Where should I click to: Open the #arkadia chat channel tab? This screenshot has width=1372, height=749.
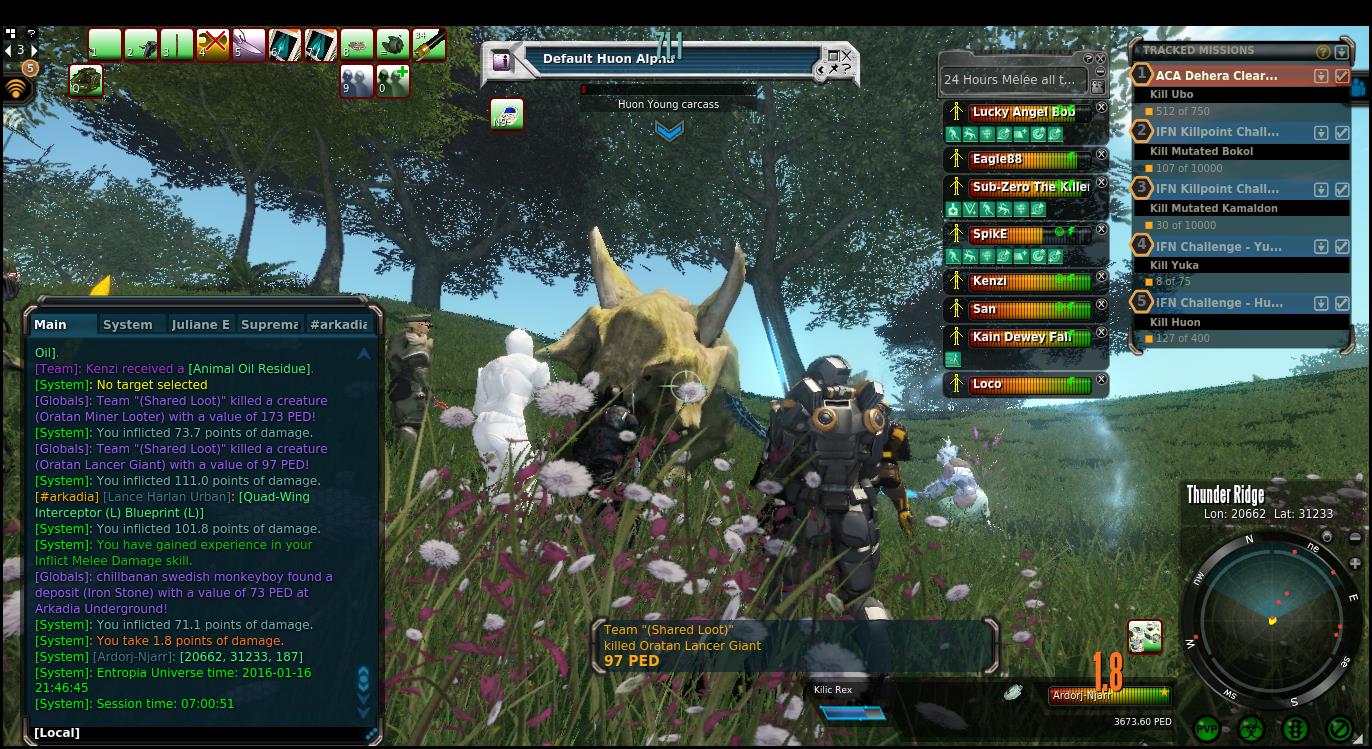pos(339,324)
